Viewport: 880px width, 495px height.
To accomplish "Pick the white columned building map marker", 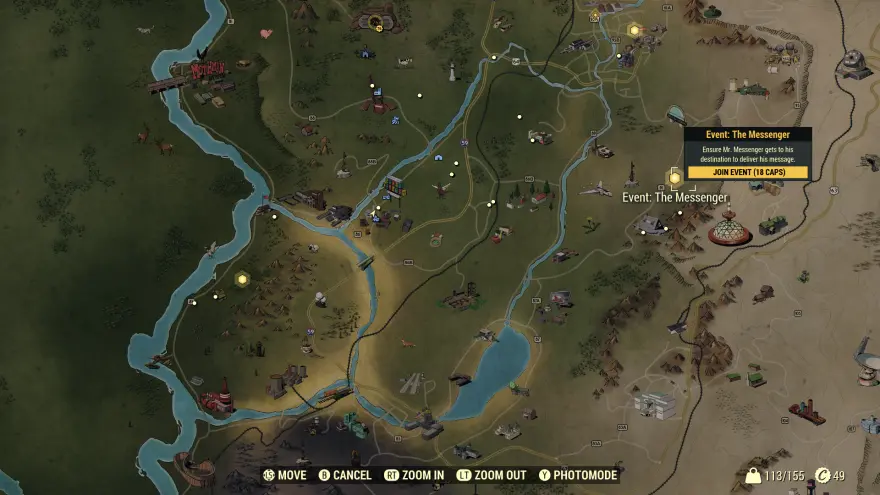I will [x=654, y=403].
